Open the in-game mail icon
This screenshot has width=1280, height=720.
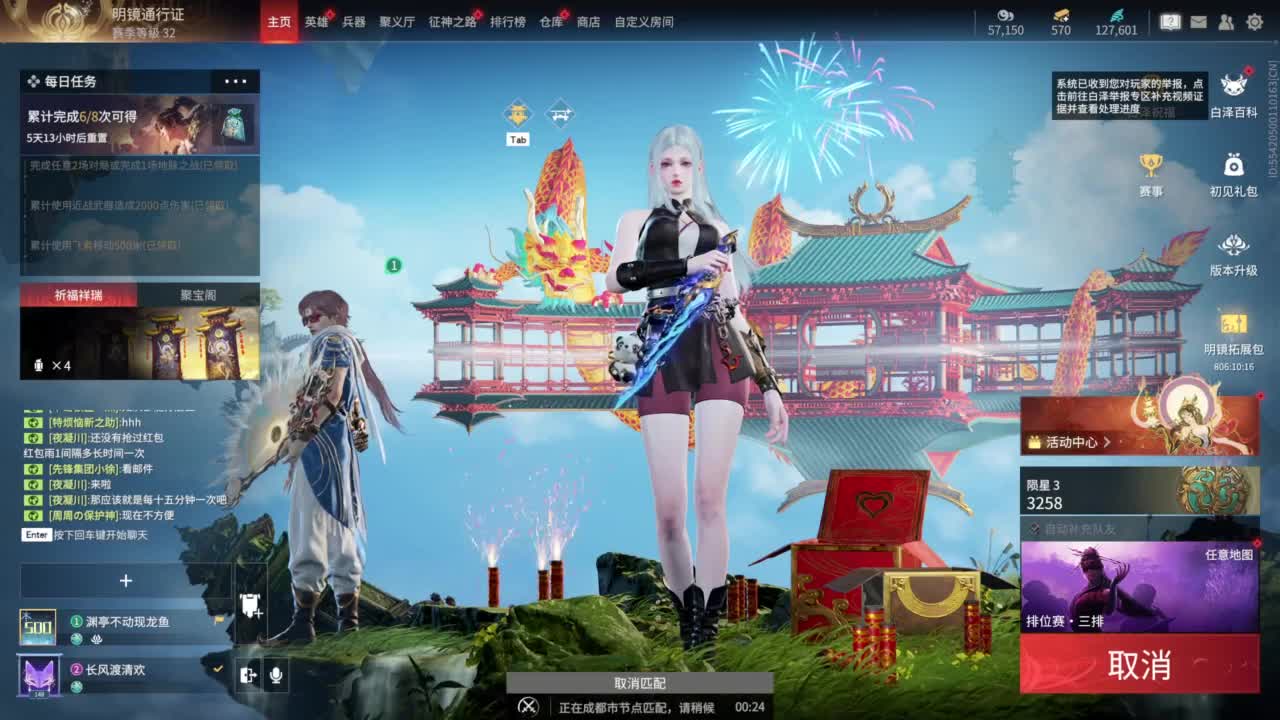pos(1199,20)
